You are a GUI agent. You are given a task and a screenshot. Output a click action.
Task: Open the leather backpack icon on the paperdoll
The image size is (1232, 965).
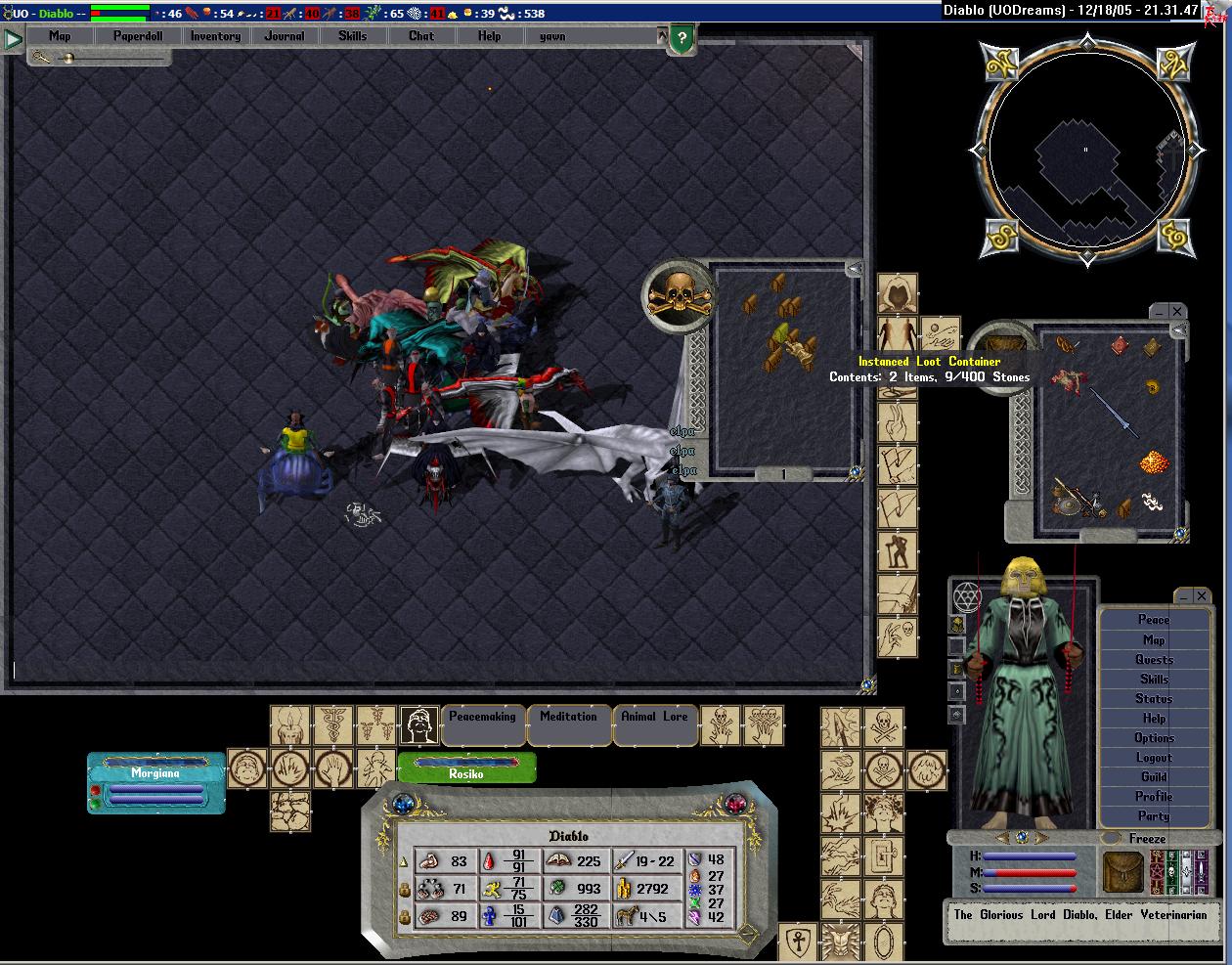point(1122,872)
